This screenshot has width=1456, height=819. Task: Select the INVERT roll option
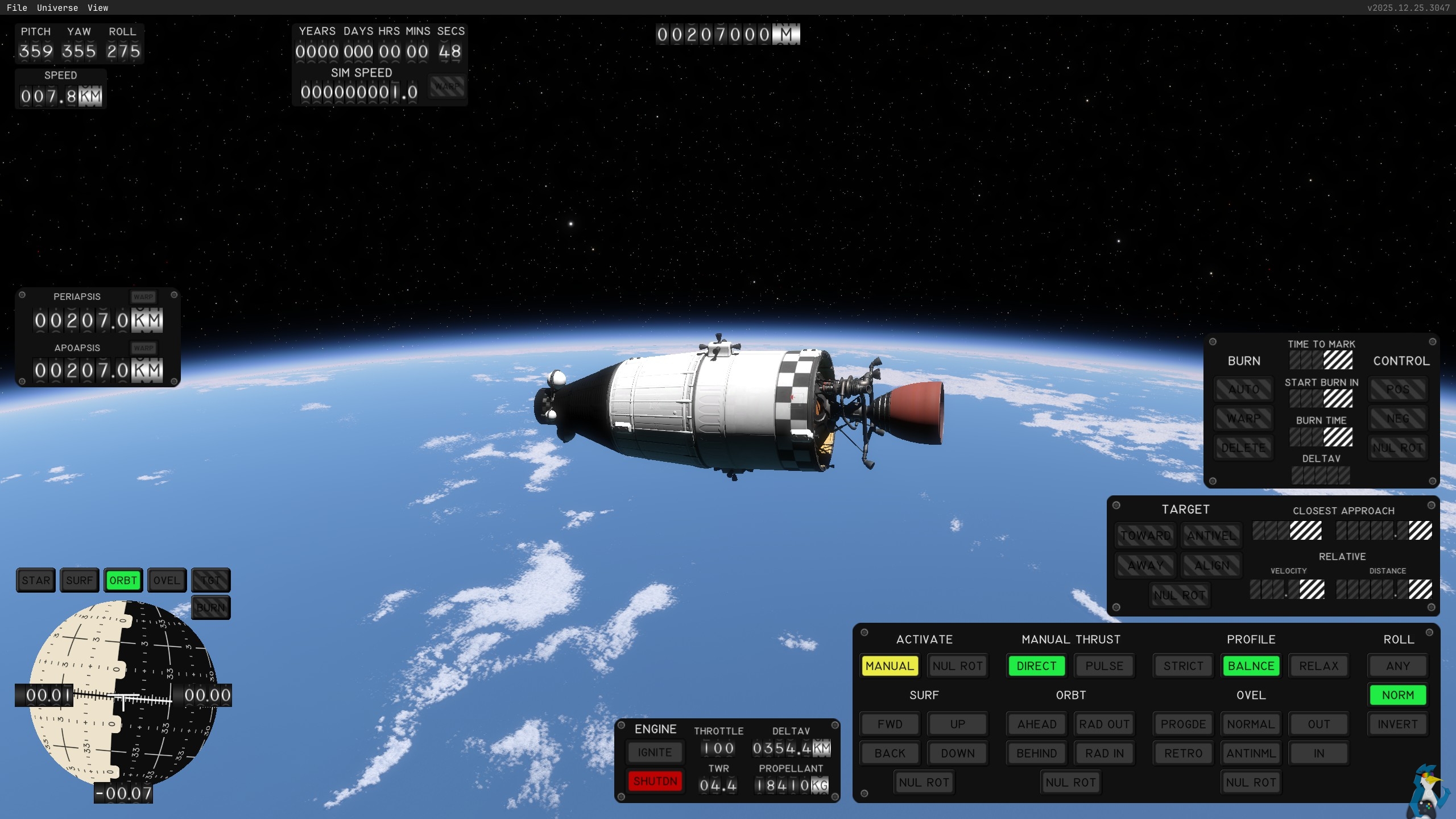click(x=1398, y=725)
